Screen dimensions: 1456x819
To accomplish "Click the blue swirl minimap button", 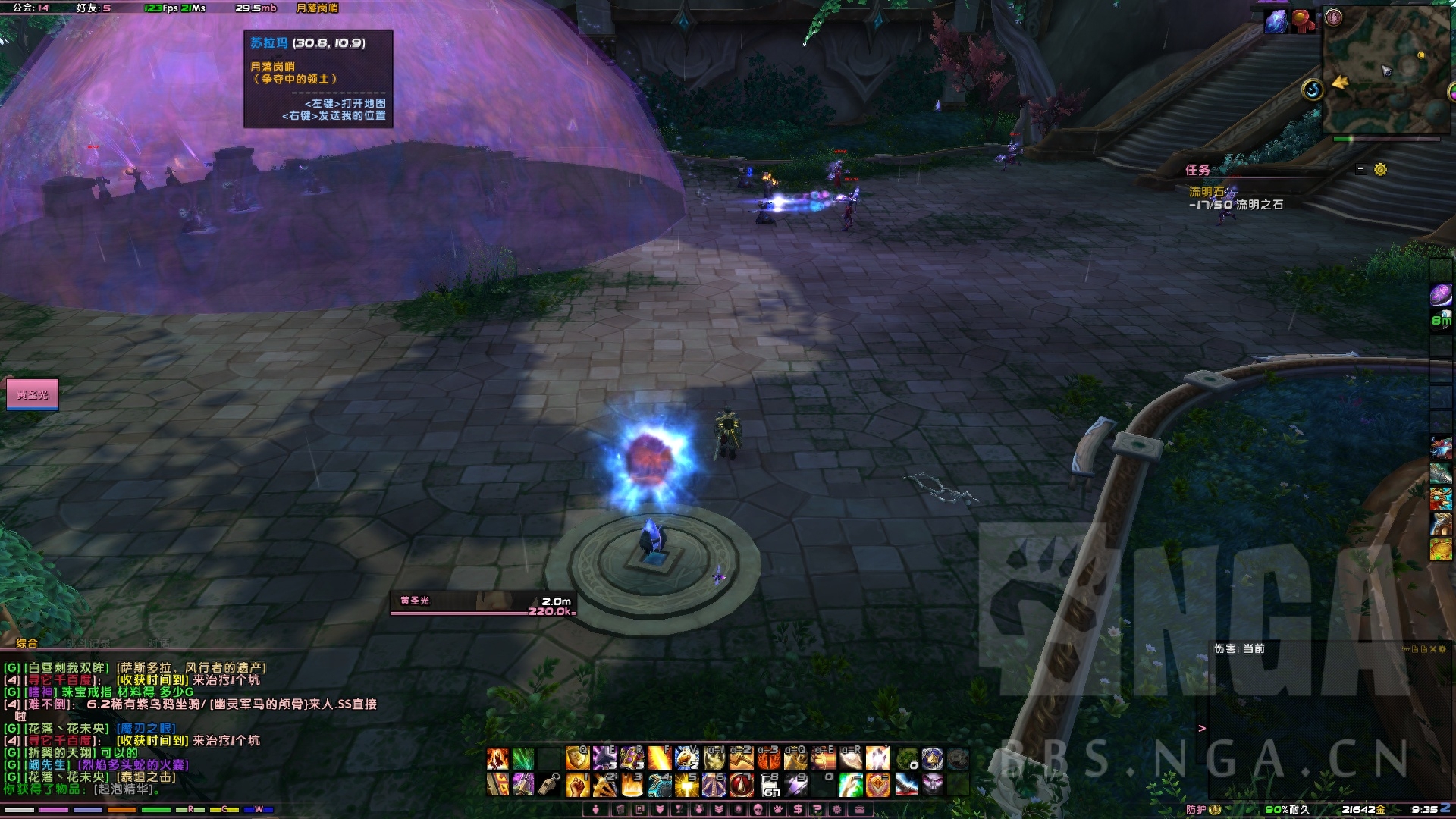I will (1313, 90).
